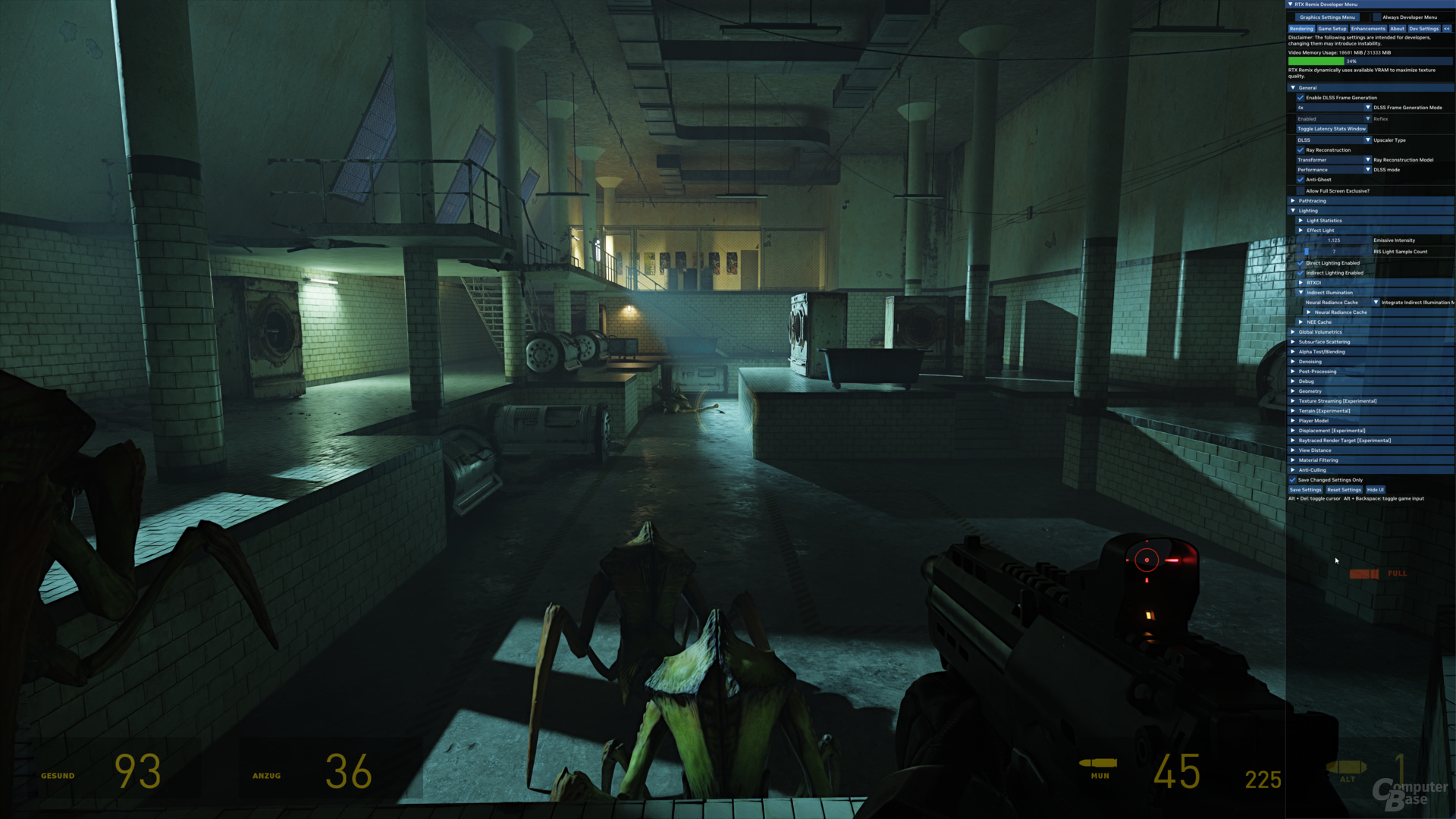
Task: Switch to the Enhancements tab
Action: [1368, 29]
